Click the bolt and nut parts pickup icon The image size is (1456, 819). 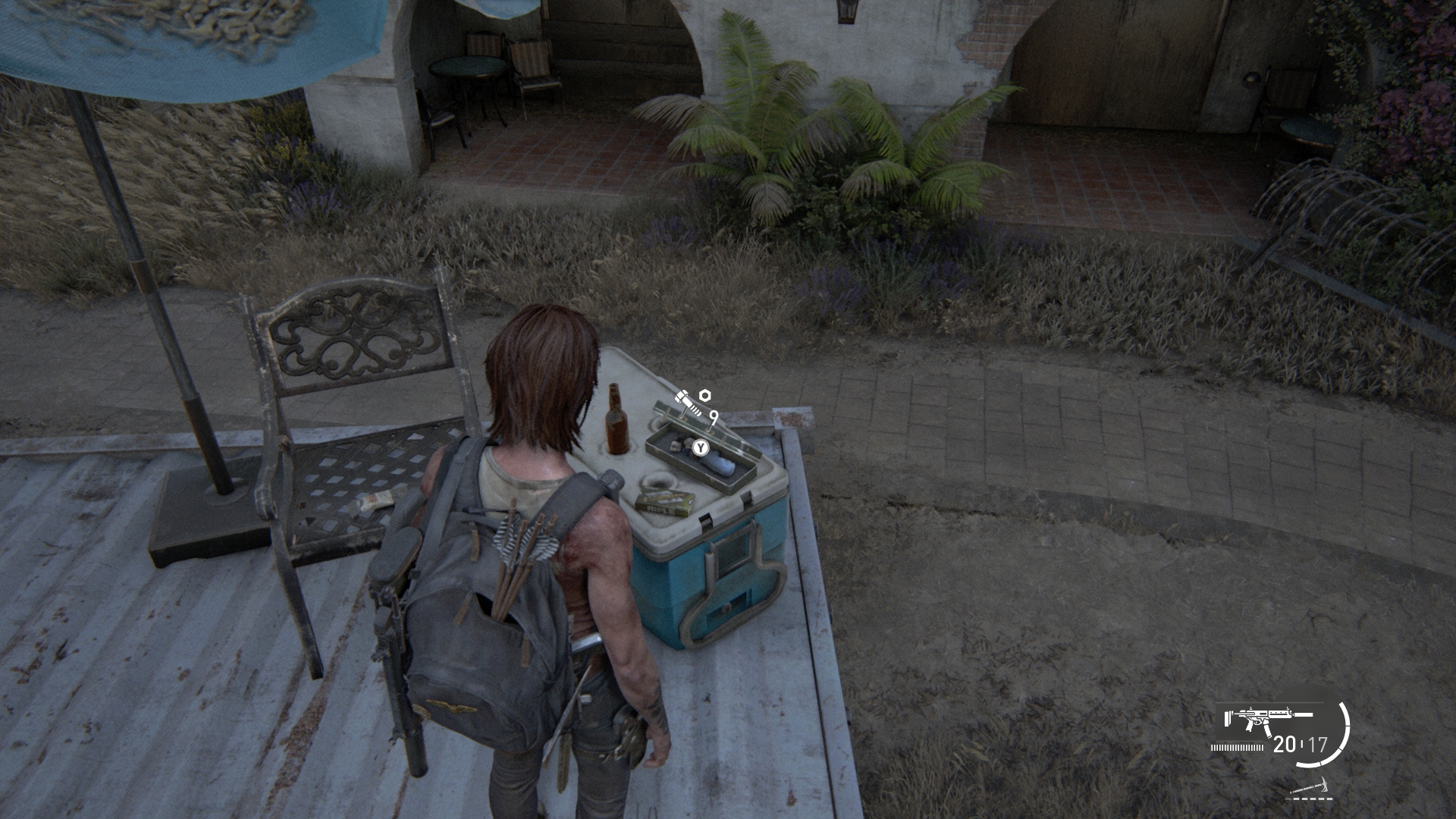(x=692, y=402)
